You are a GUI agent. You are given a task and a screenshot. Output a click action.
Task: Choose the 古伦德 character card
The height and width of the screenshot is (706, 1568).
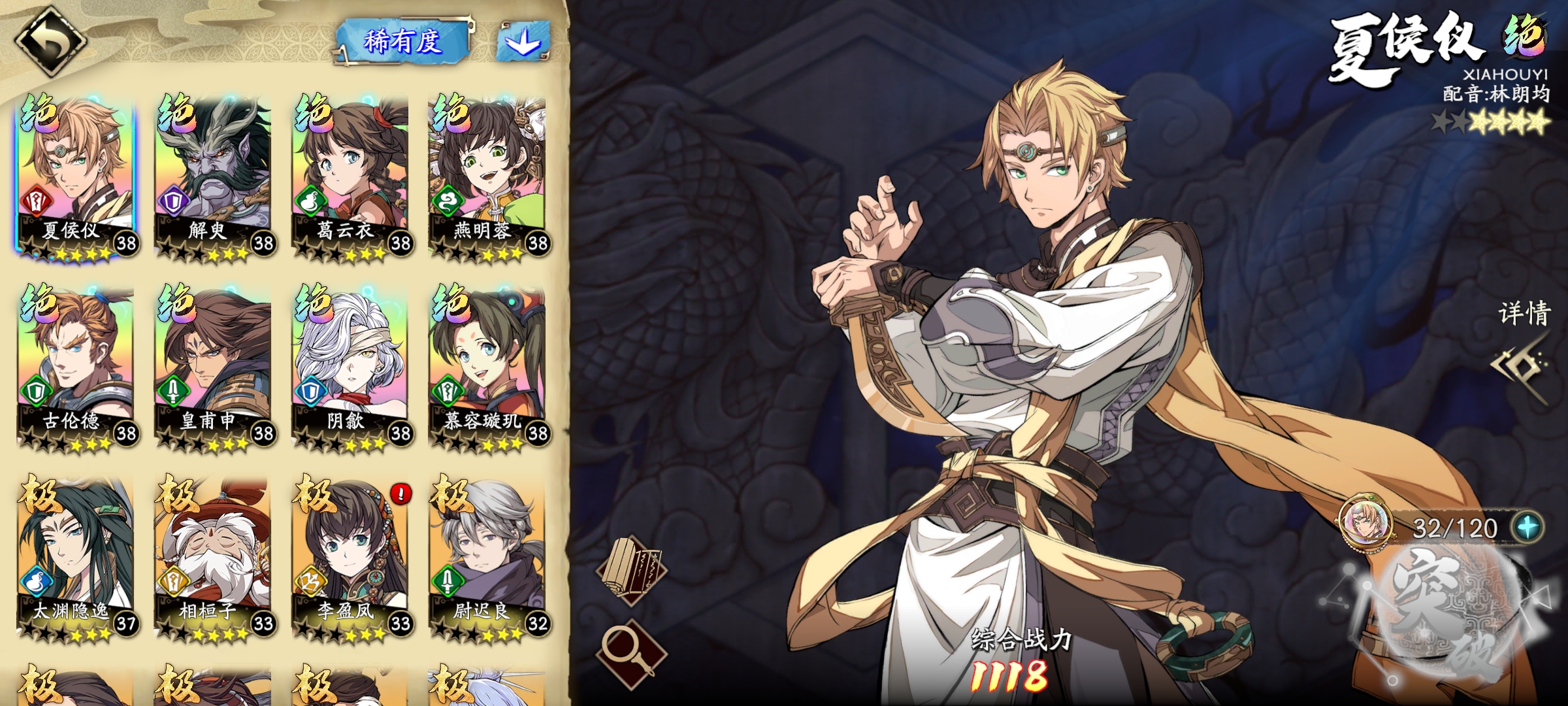tap(76, 367)
